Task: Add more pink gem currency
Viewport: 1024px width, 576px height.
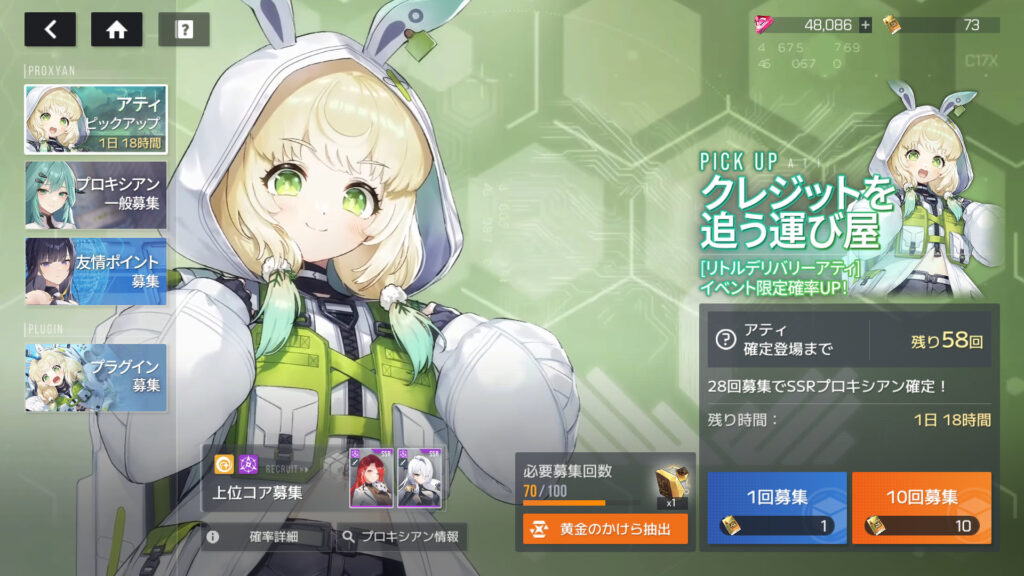Action: 865,25
